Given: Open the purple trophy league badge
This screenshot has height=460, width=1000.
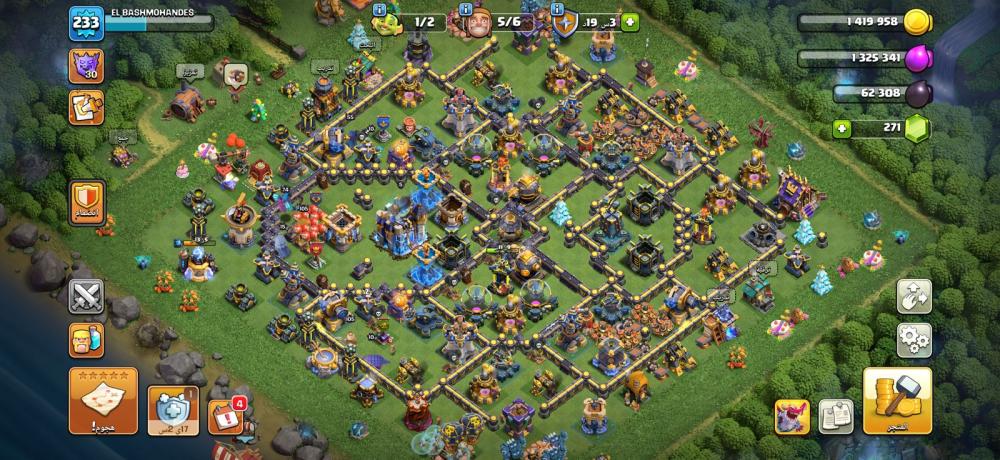Looking at the screenshot, I should pyautogui.click(x=86, y=66).
